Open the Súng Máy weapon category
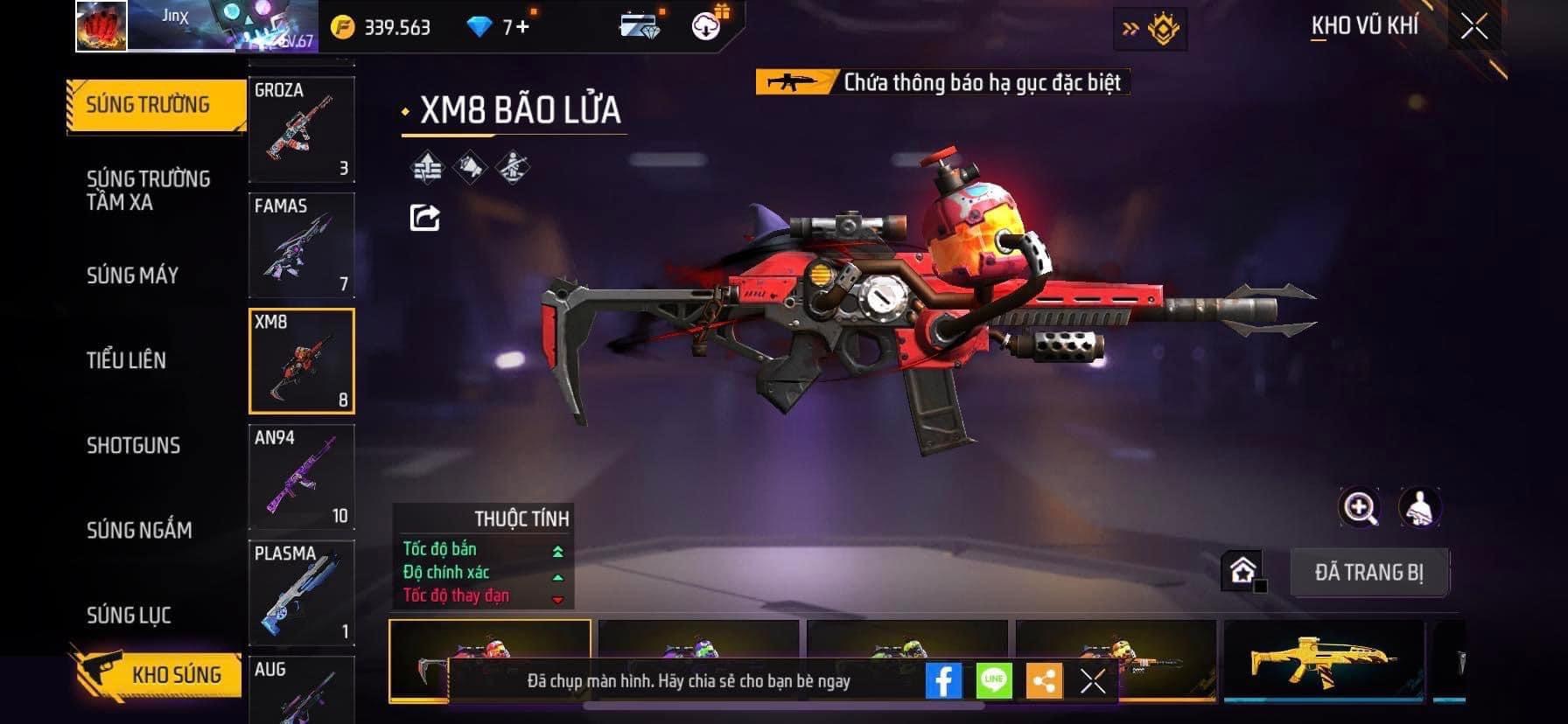The image size is (1568, 724). pyautogui.click(x=132, y=275)
